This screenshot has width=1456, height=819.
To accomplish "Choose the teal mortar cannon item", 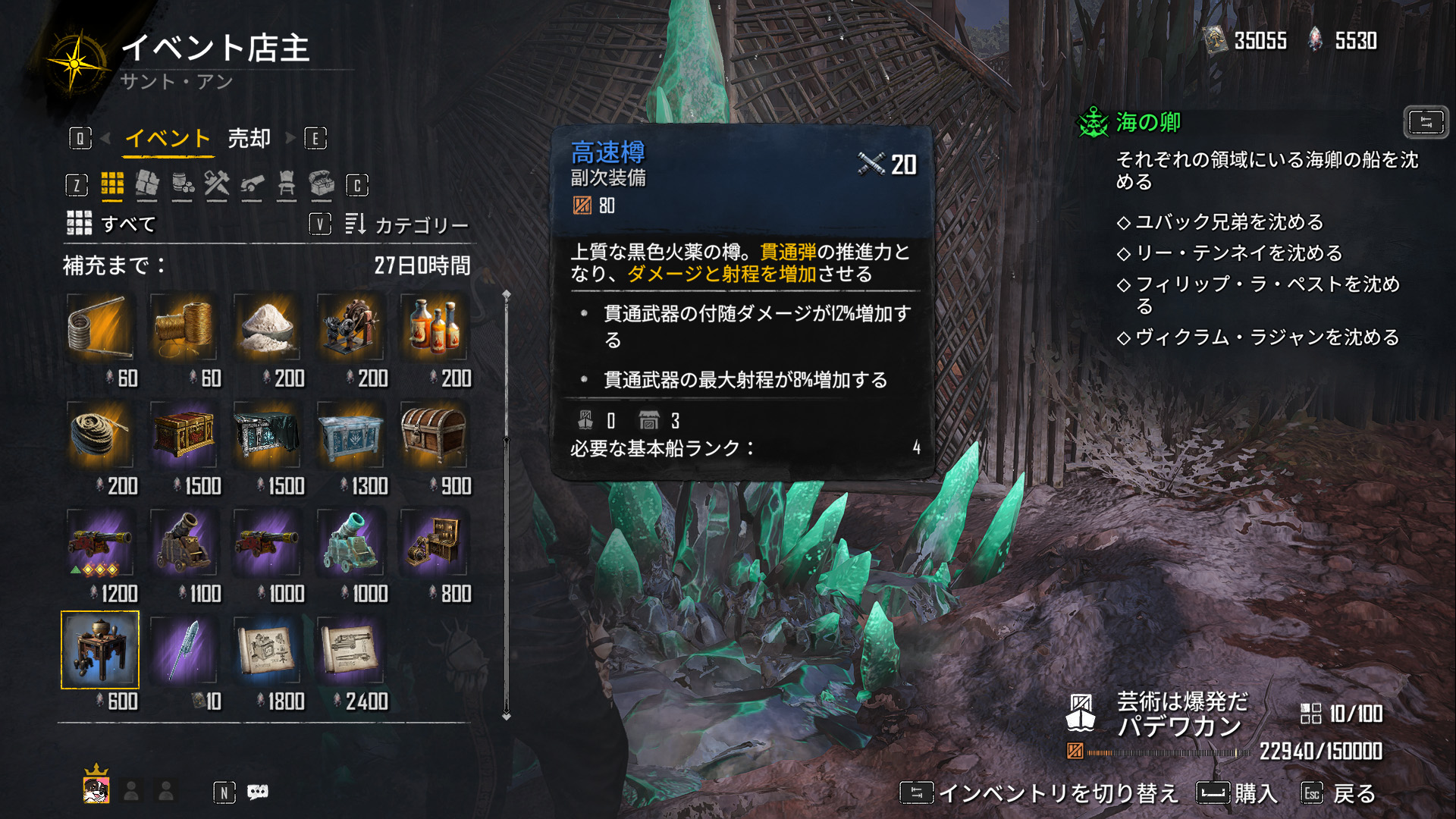I will (350, 542).
